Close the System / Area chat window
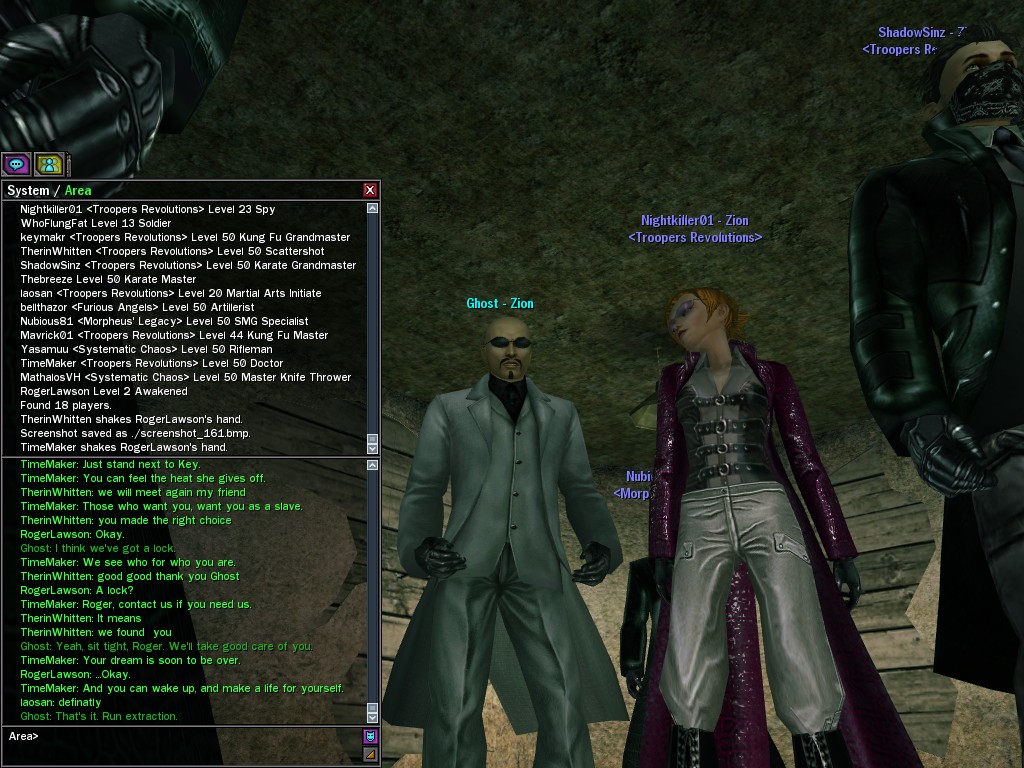Viewport: 1024px width, 768px height. coord(370,190)
